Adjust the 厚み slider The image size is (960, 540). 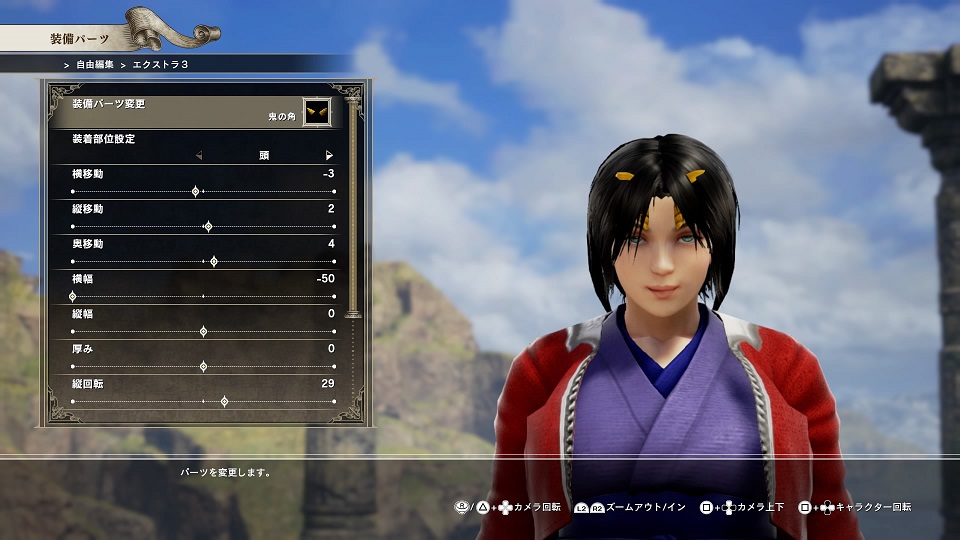(x=203, y=366)
